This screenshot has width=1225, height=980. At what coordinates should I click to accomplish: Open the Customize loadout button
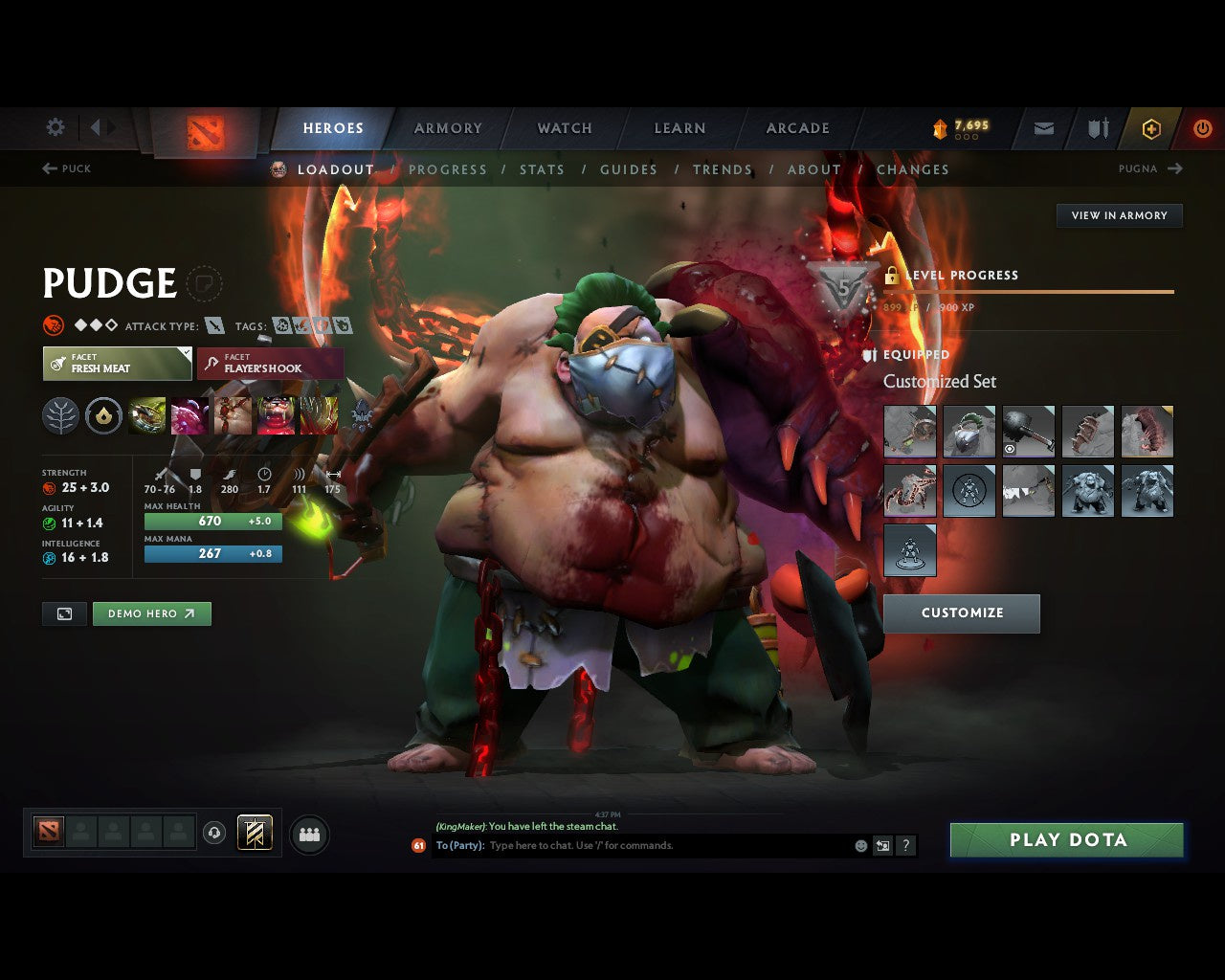click(x=961, y=613)
